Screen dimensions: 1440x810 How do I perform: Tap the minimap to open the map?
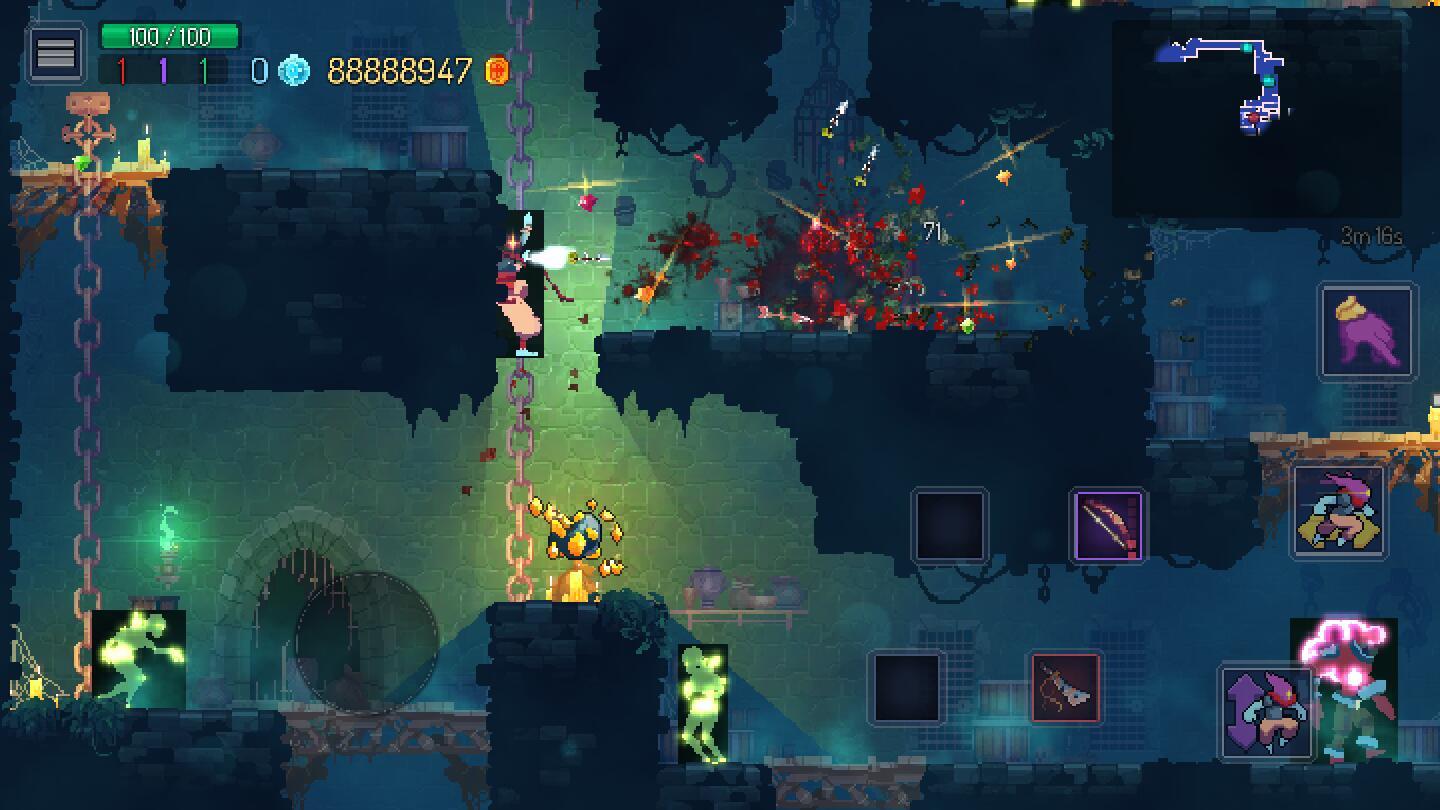click(1256, 118)
